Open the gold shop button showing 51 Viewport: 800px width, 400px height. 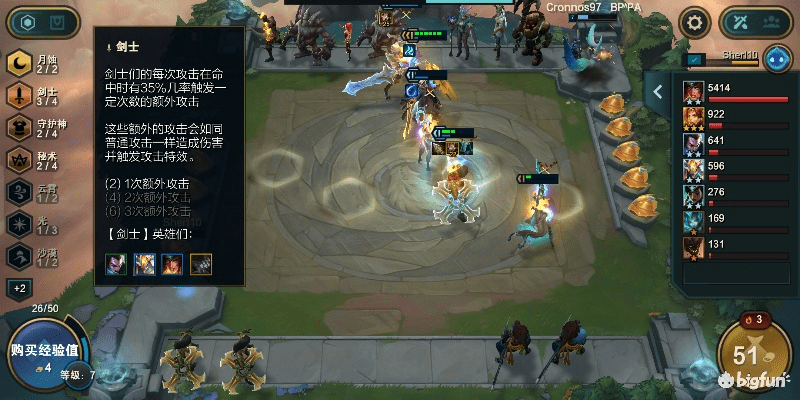[748, 354]
